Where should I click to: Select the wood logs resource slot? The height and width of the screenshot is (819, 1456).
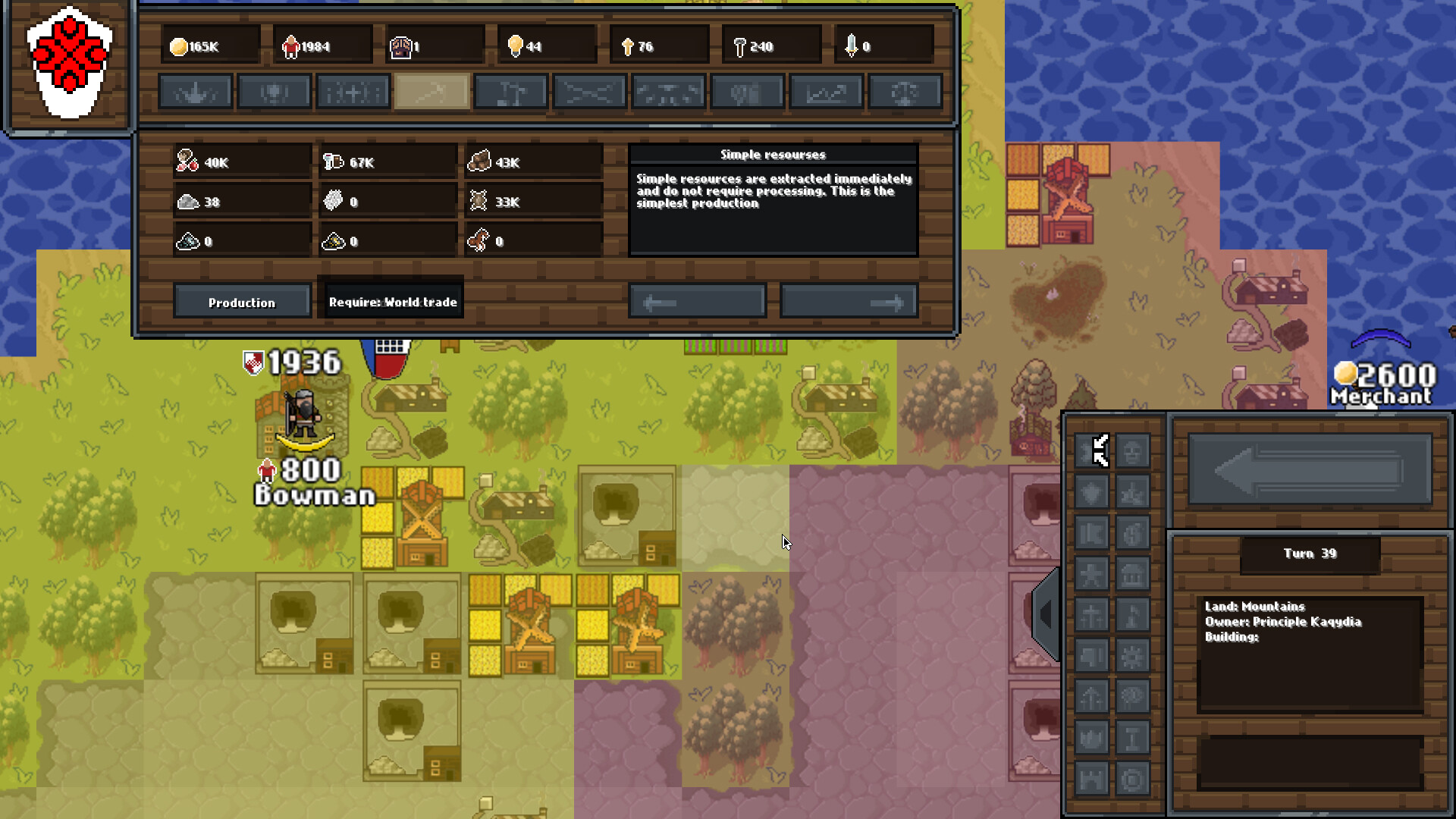[x=533, y=162]
